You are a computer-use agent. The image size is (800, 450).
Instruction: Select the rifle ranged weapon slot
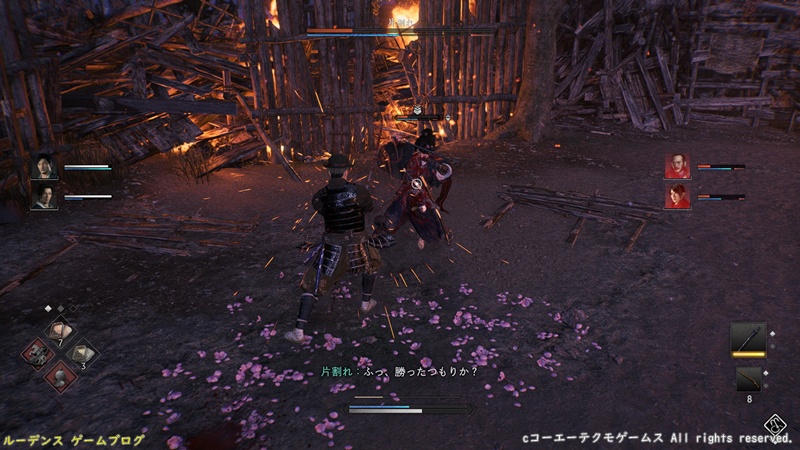(748, 379)
